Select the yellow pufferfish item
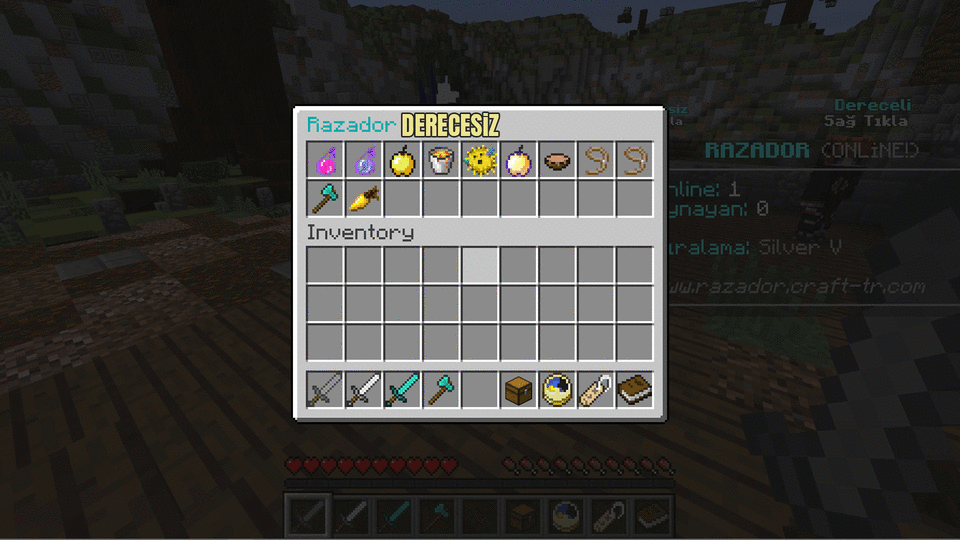The image size is (960, 540). [480, 160]
